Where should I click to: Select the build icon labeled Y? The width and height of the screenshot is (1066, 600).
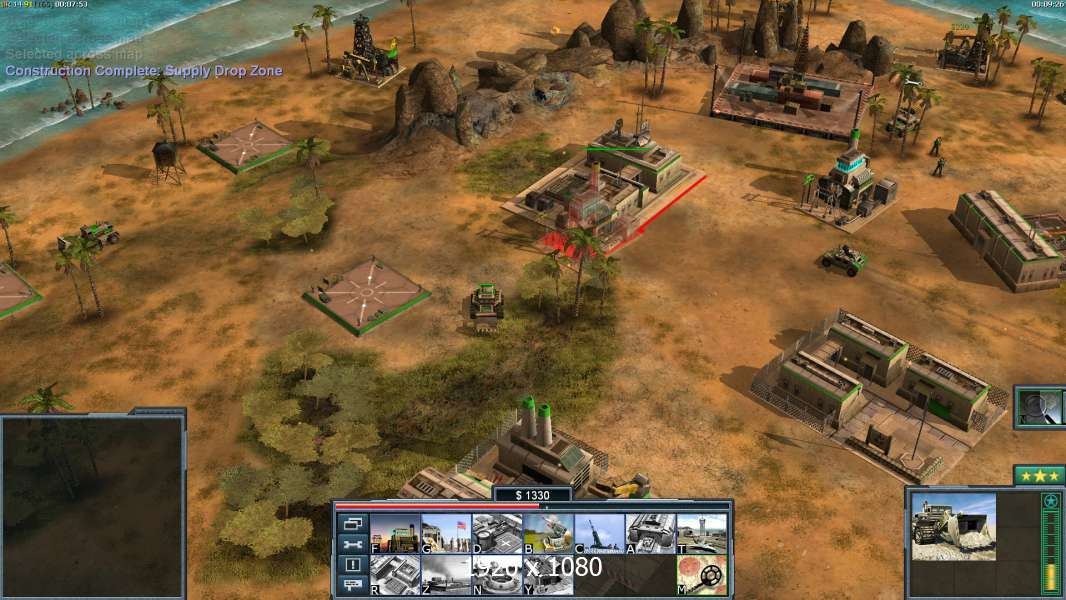(x=548, y=575)
